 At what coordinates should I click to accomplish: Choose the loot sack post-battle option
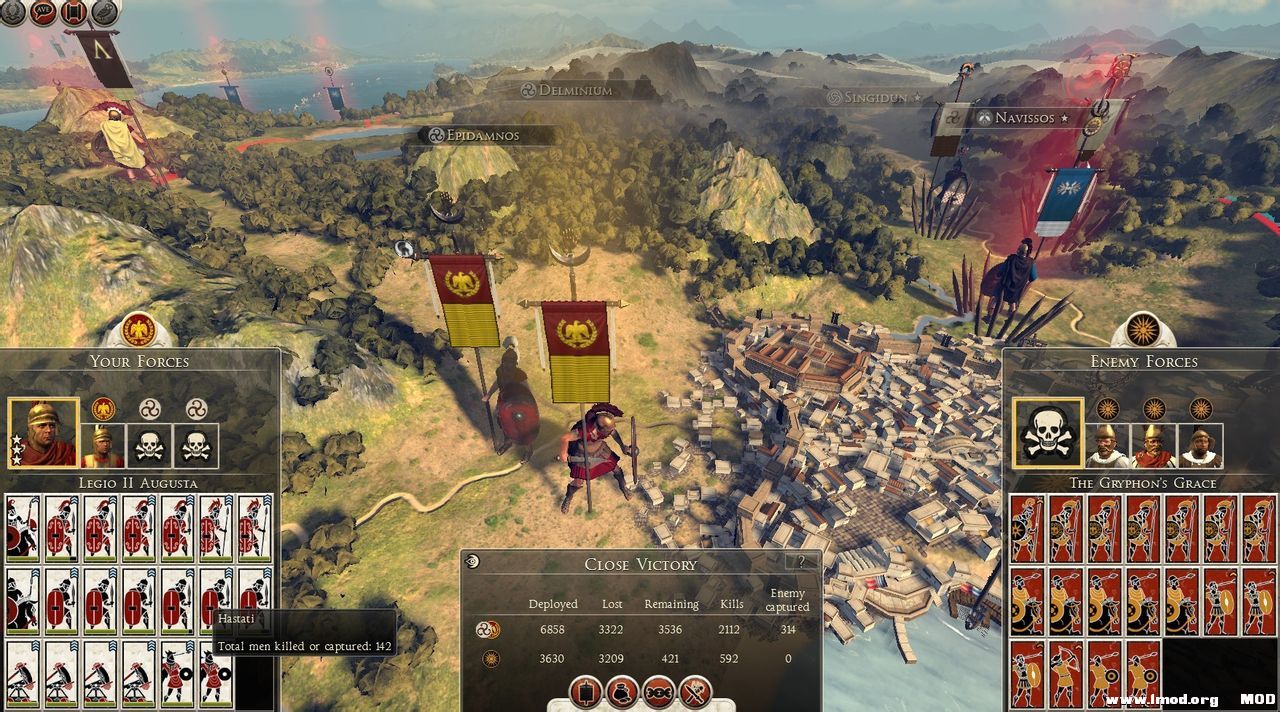(x=623, y=691)
